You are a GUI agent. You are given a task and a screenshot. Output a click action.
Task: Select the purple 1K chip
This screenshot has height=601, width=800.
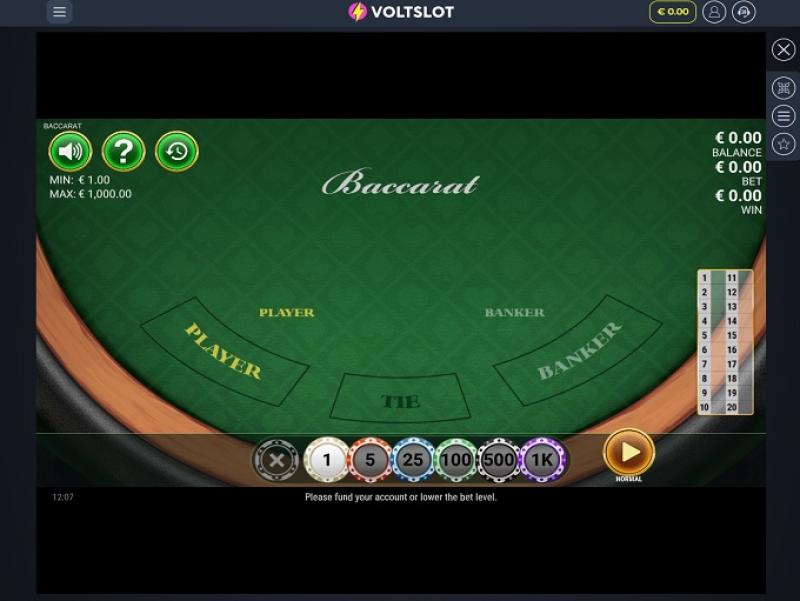click(542, 460)
